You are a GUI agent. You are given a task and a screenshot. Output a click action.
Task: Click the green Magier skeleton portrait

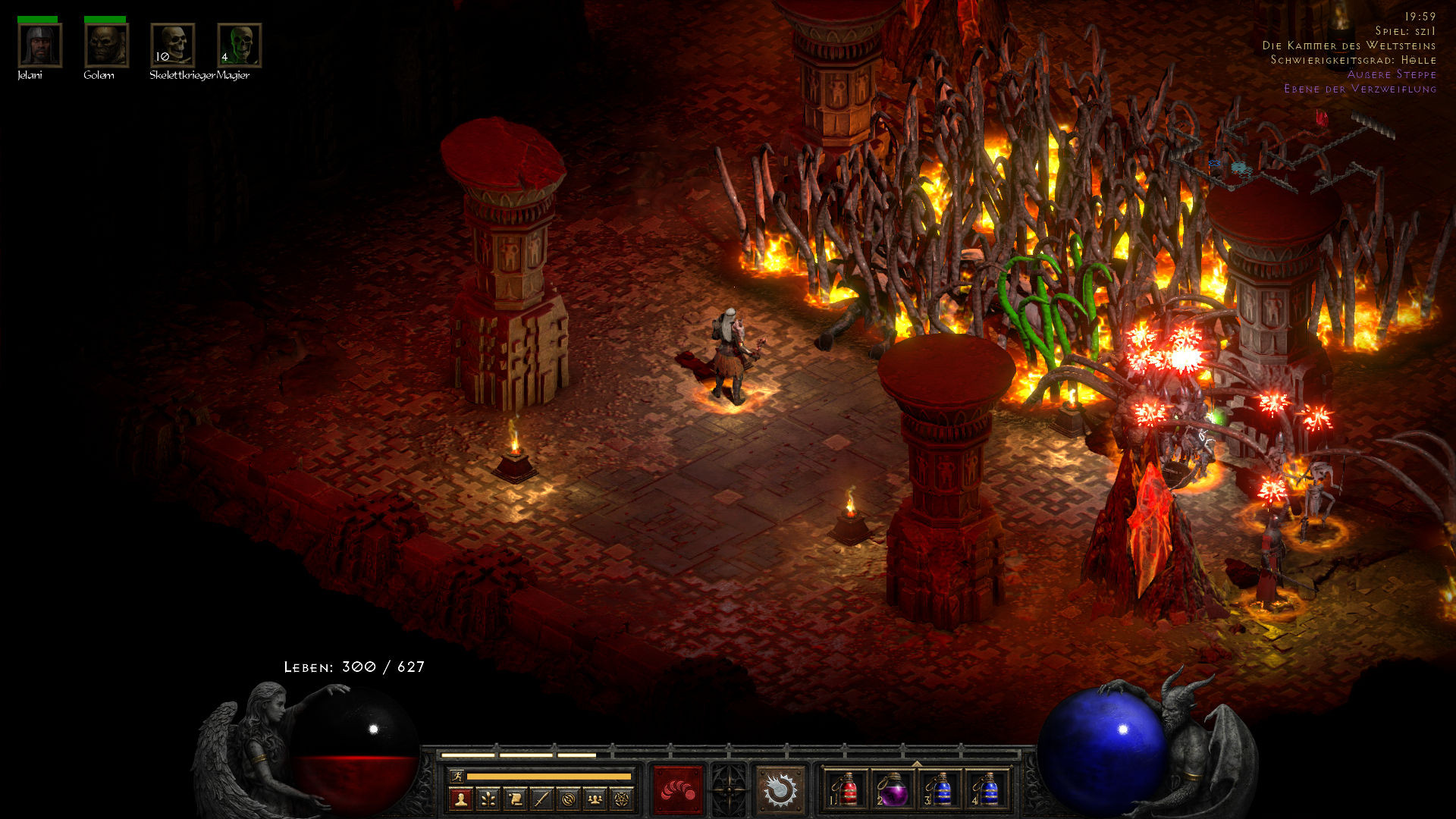[x=240, y=45]
